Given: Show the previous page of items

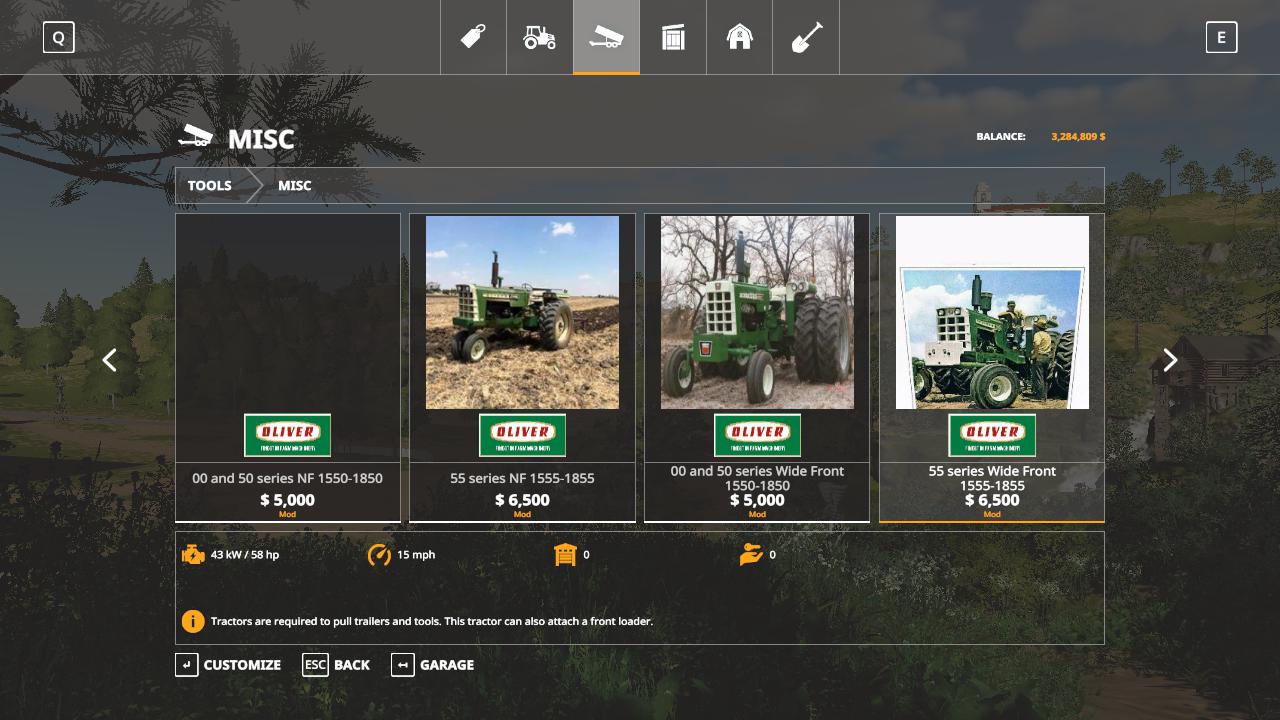Looking at the screenshot, I should [110, 360].
